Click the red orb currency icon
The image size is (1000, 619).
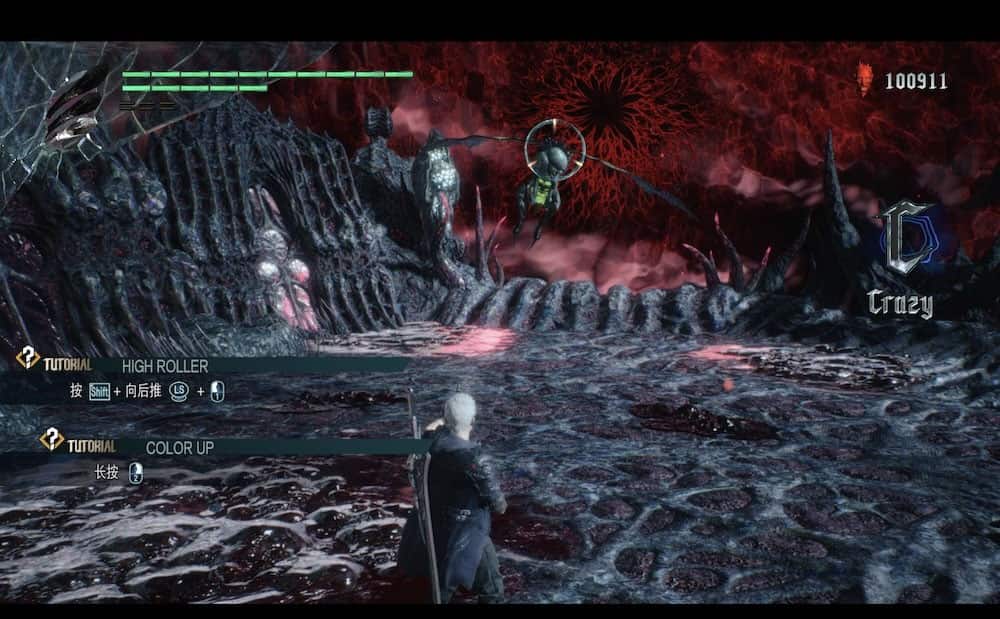click(866, 80)
